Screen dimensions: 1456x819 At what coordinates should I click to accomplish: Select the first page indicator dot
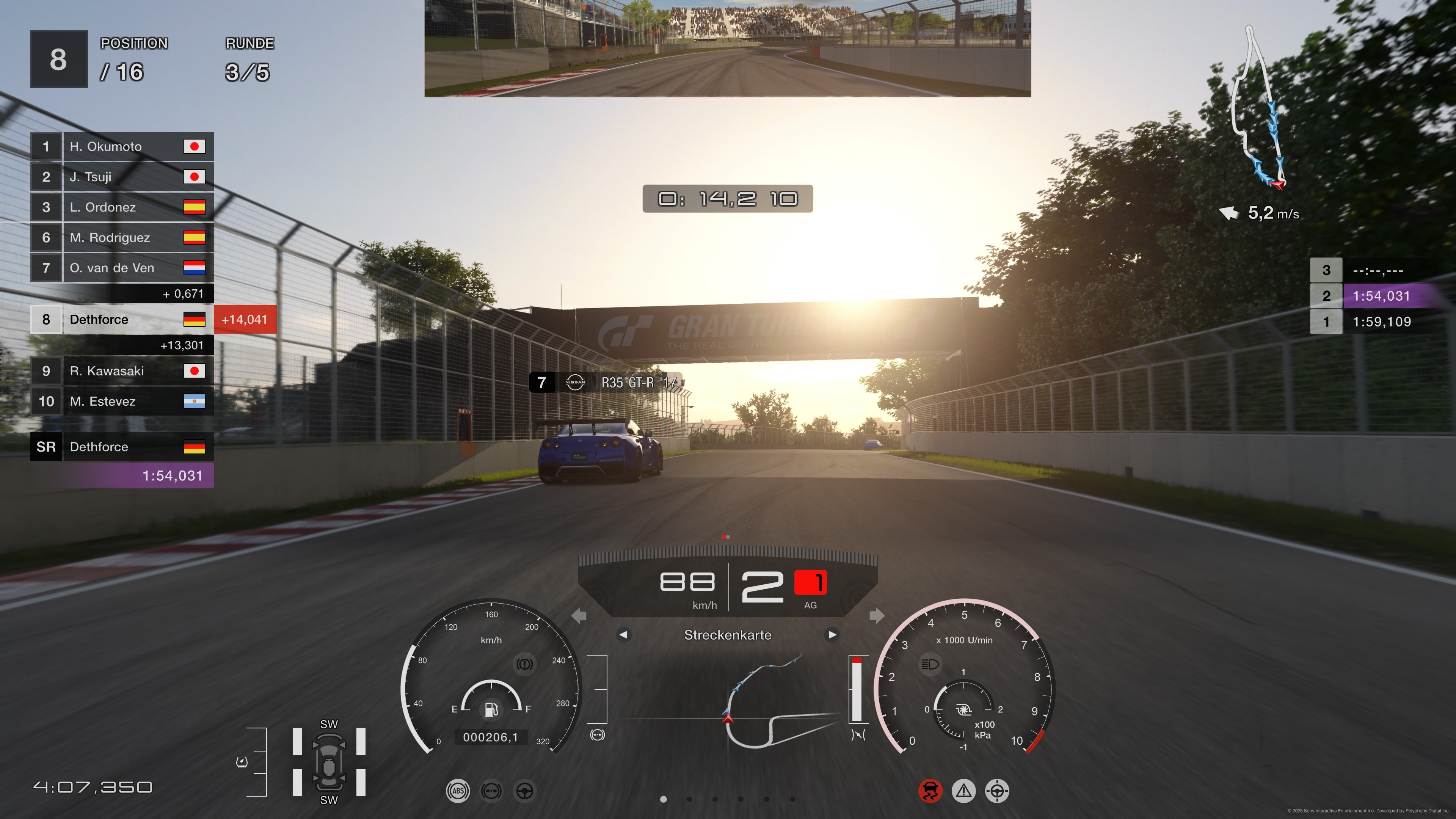[664, 800]
